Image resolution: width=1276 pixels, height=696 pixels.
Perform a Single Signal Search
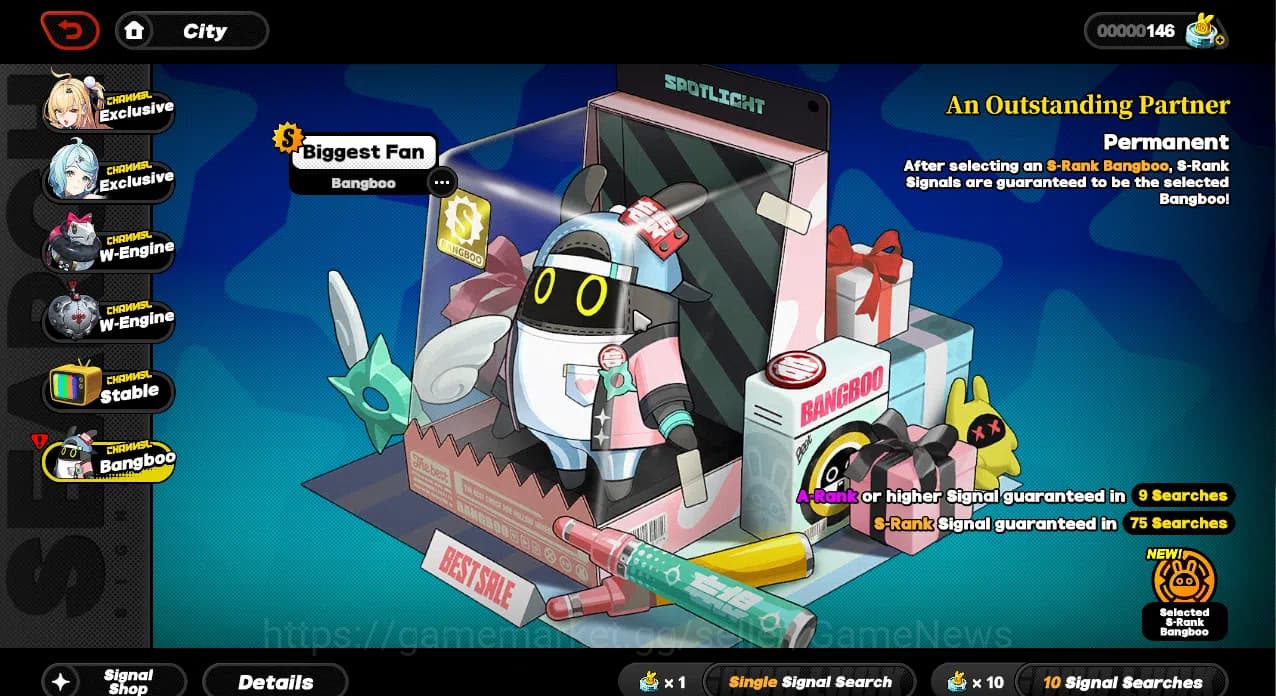pos(809,682)
